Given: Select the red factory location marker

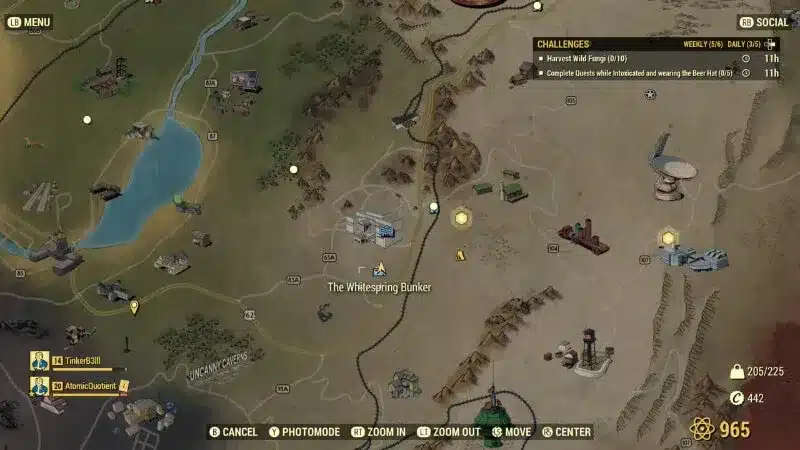Looking at the screenshot, I should point(583,237).
